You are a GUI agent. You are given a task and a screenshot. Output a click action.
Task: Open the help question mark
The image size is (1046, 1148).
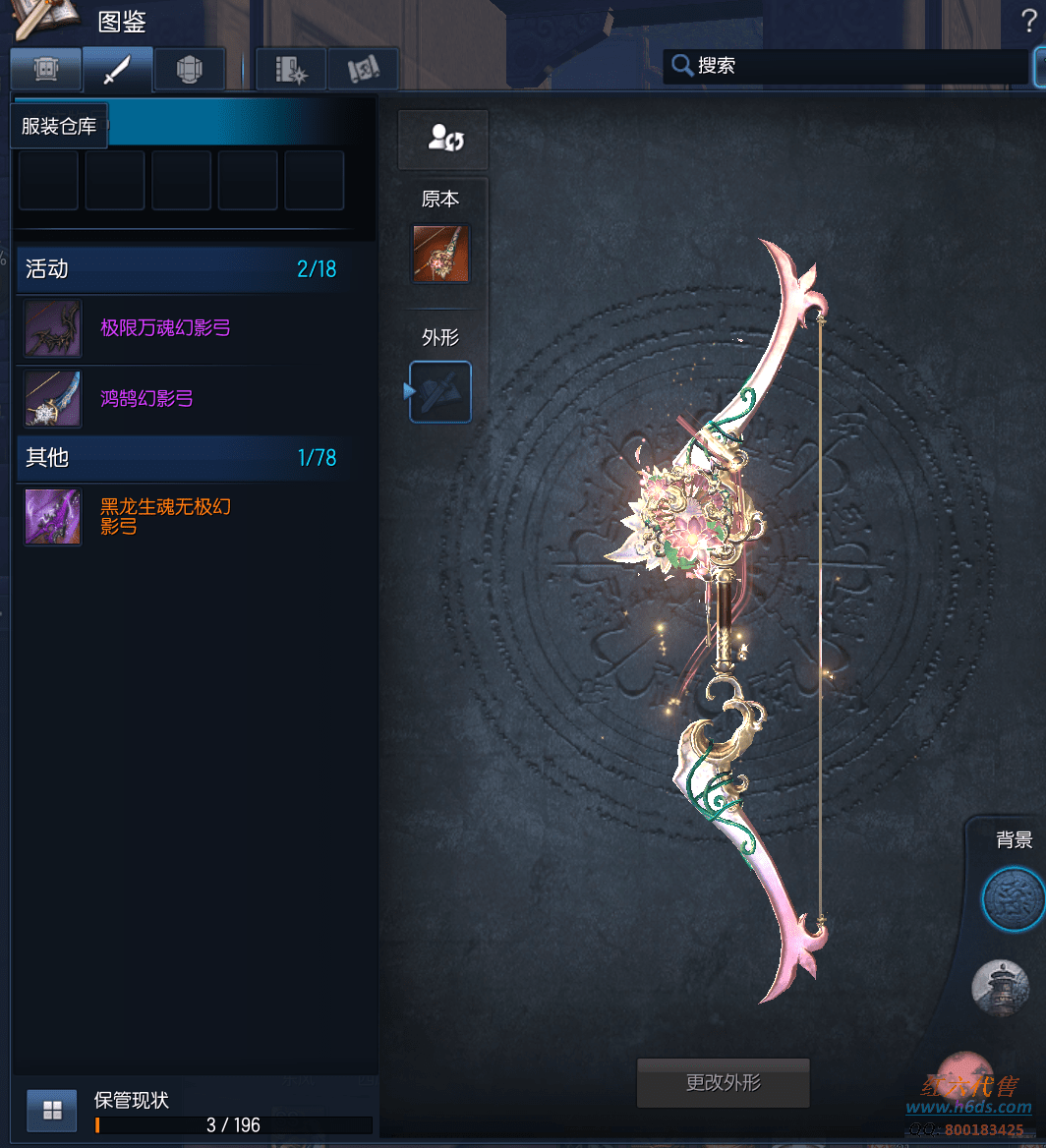click(1029, 21)
